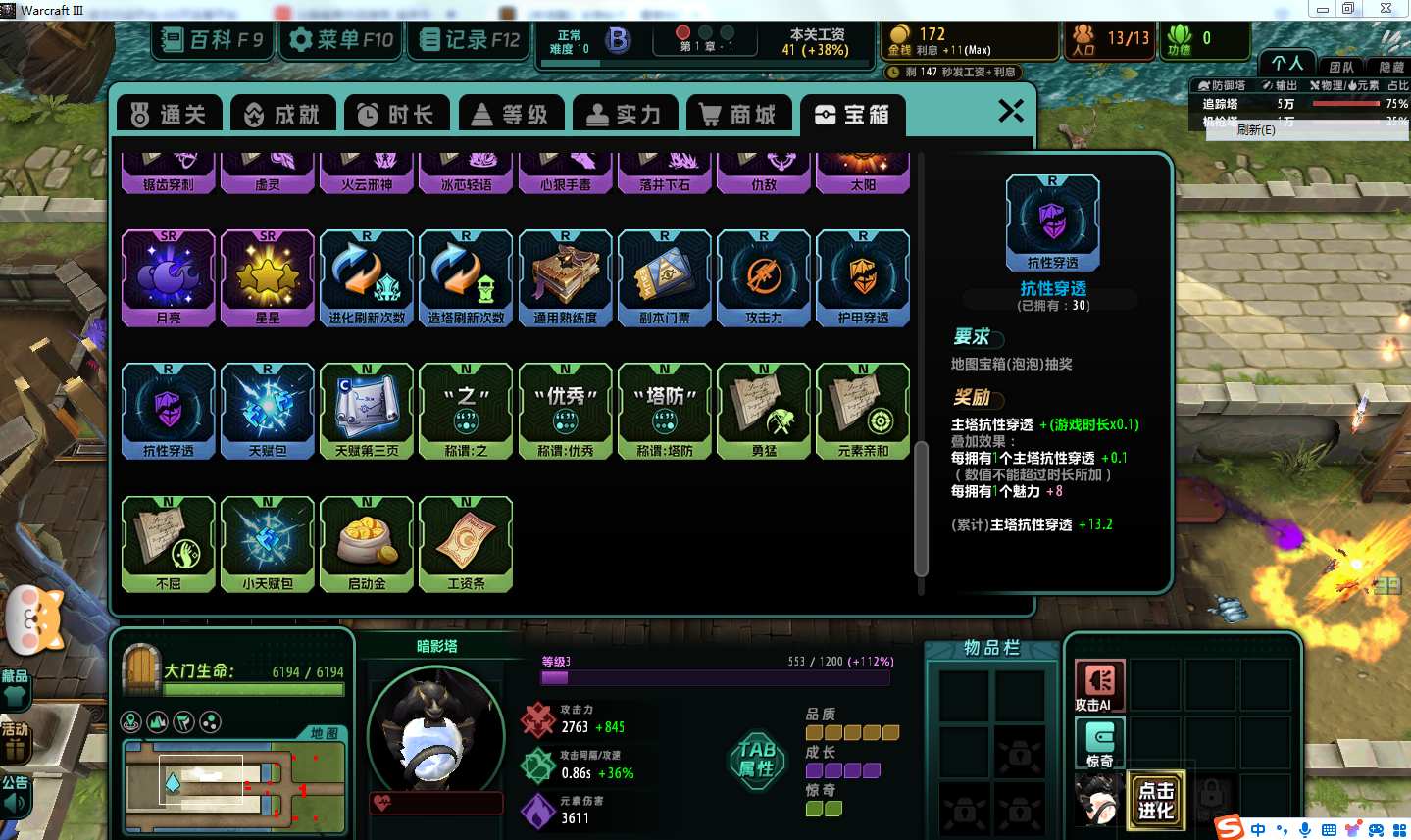
Task: Switch to the 实力 power tab
Action: (x=624, y=115)
